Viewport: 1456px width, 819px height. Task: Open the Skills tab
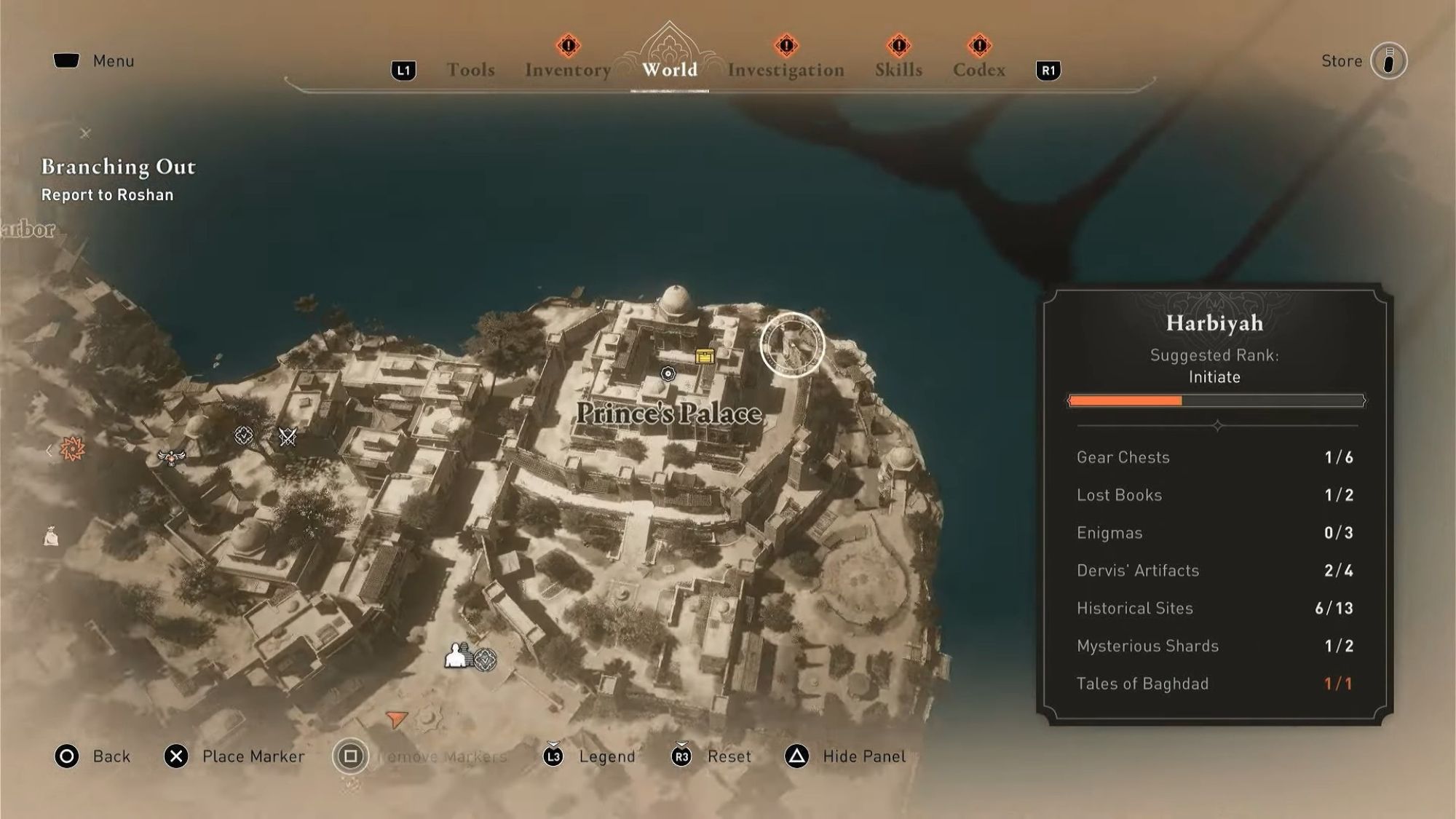pos(898,70)
